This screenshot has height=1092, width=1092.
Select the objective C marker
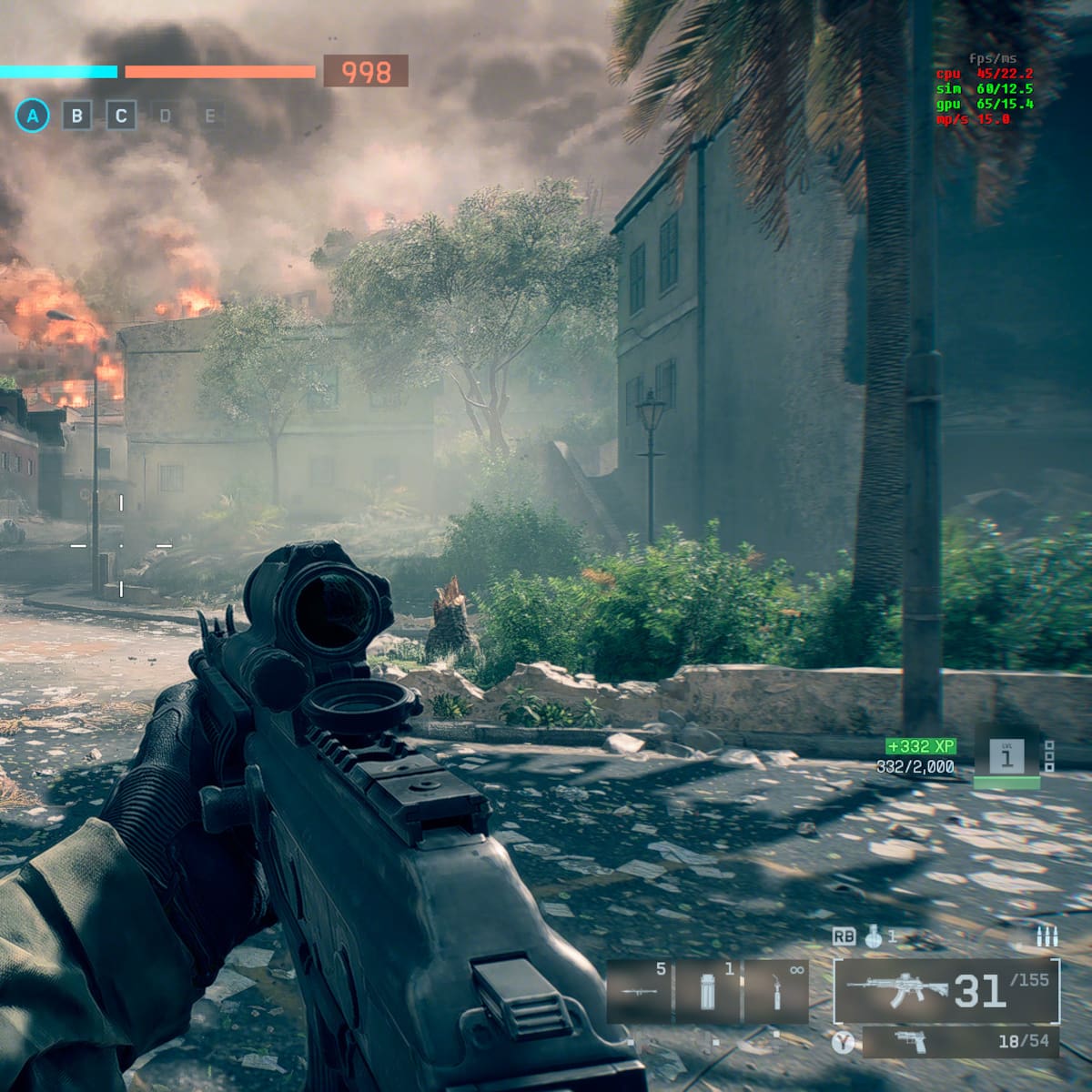click(121, 116)
